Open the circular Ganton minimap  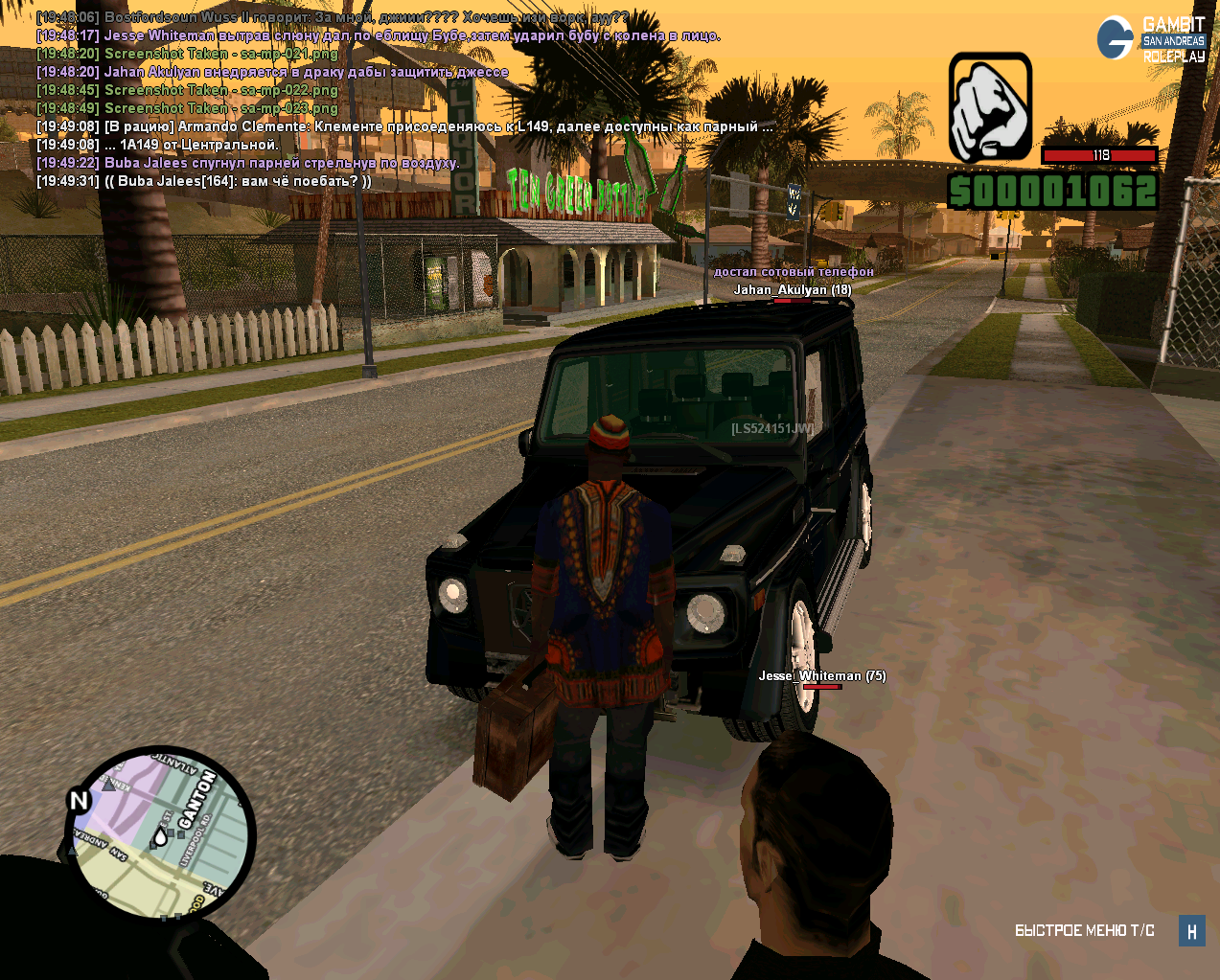161,835
